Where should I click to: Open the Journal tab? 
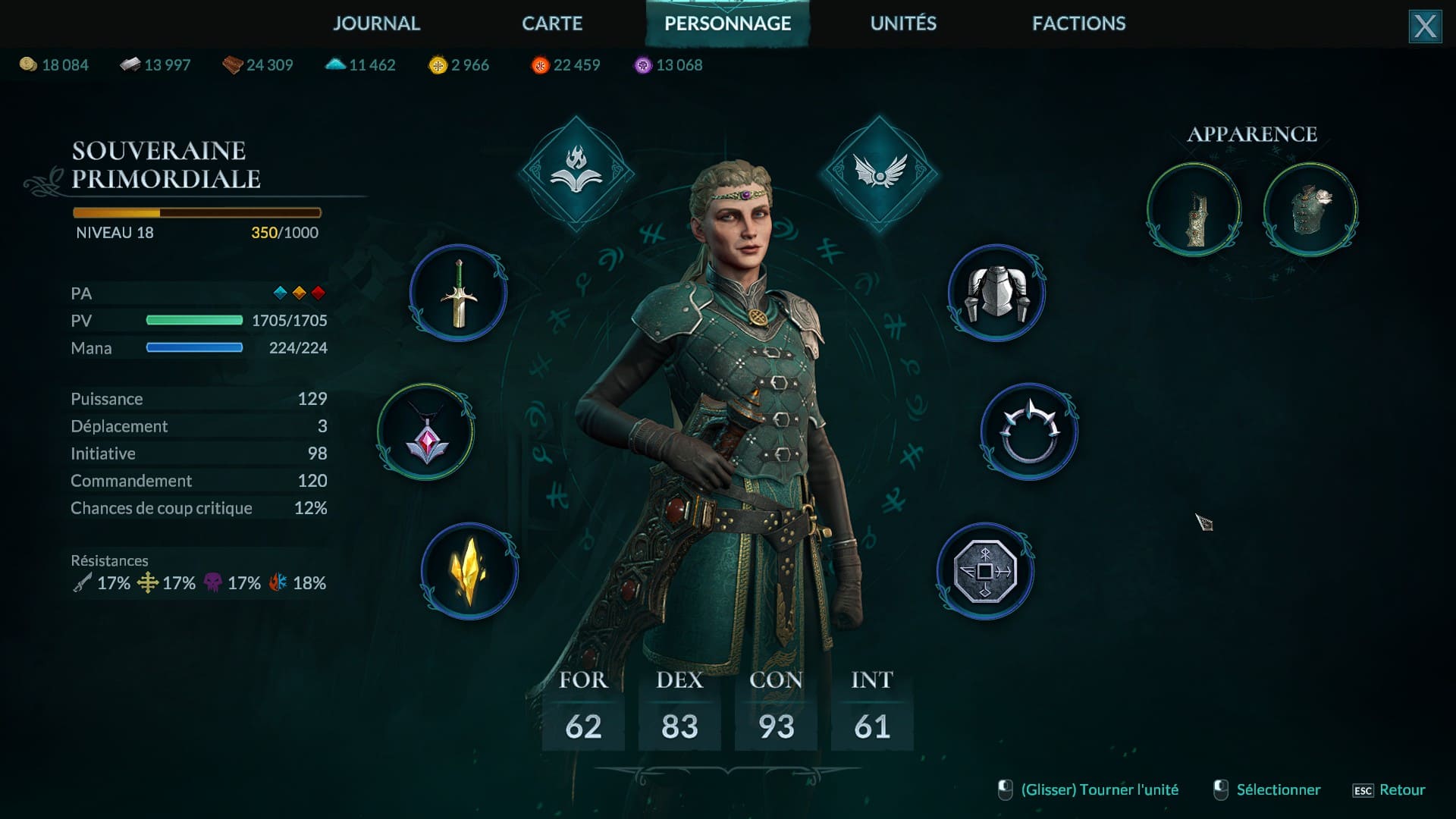[376, 24]
